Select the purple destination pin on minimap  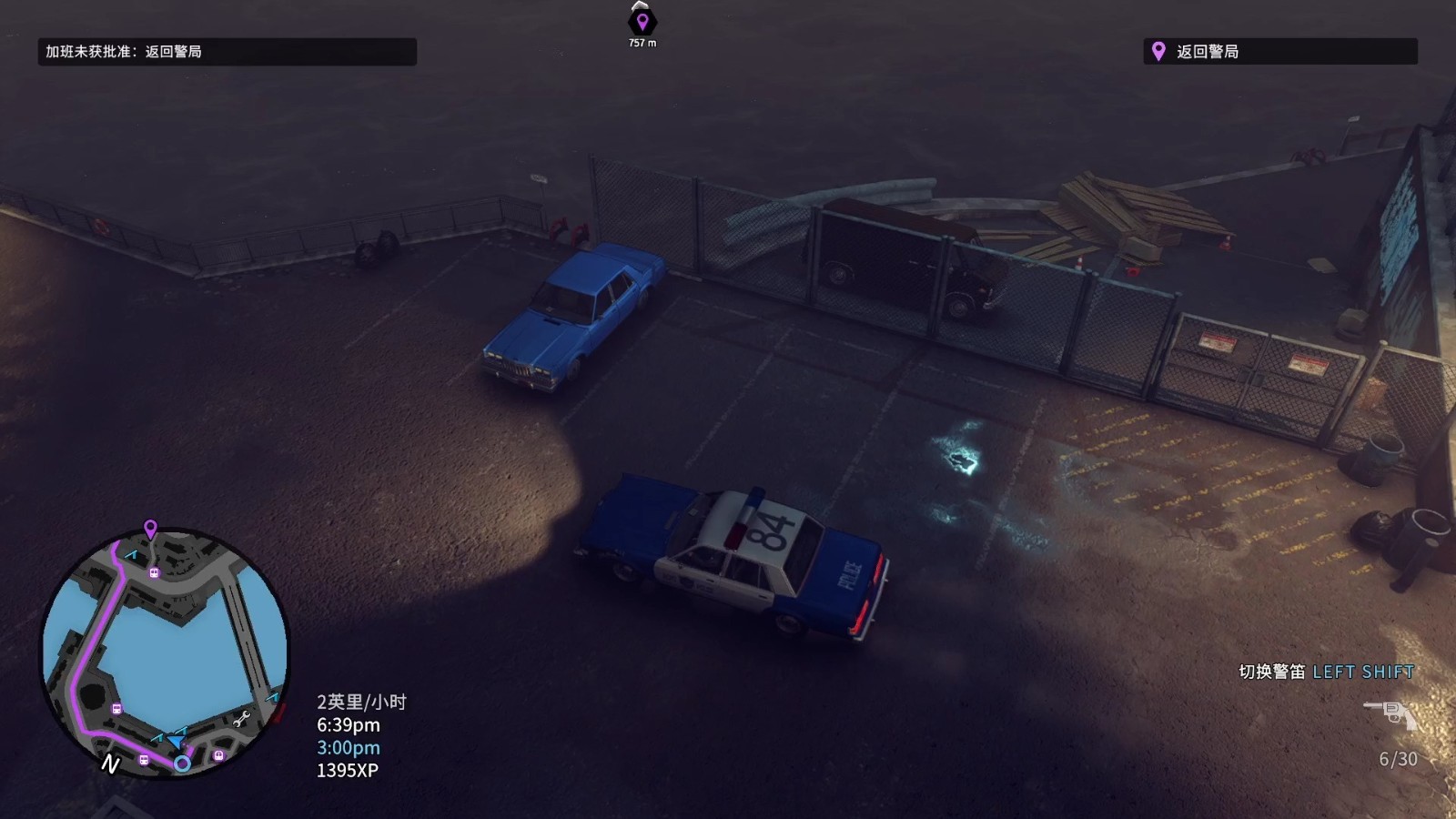(151, 528)
